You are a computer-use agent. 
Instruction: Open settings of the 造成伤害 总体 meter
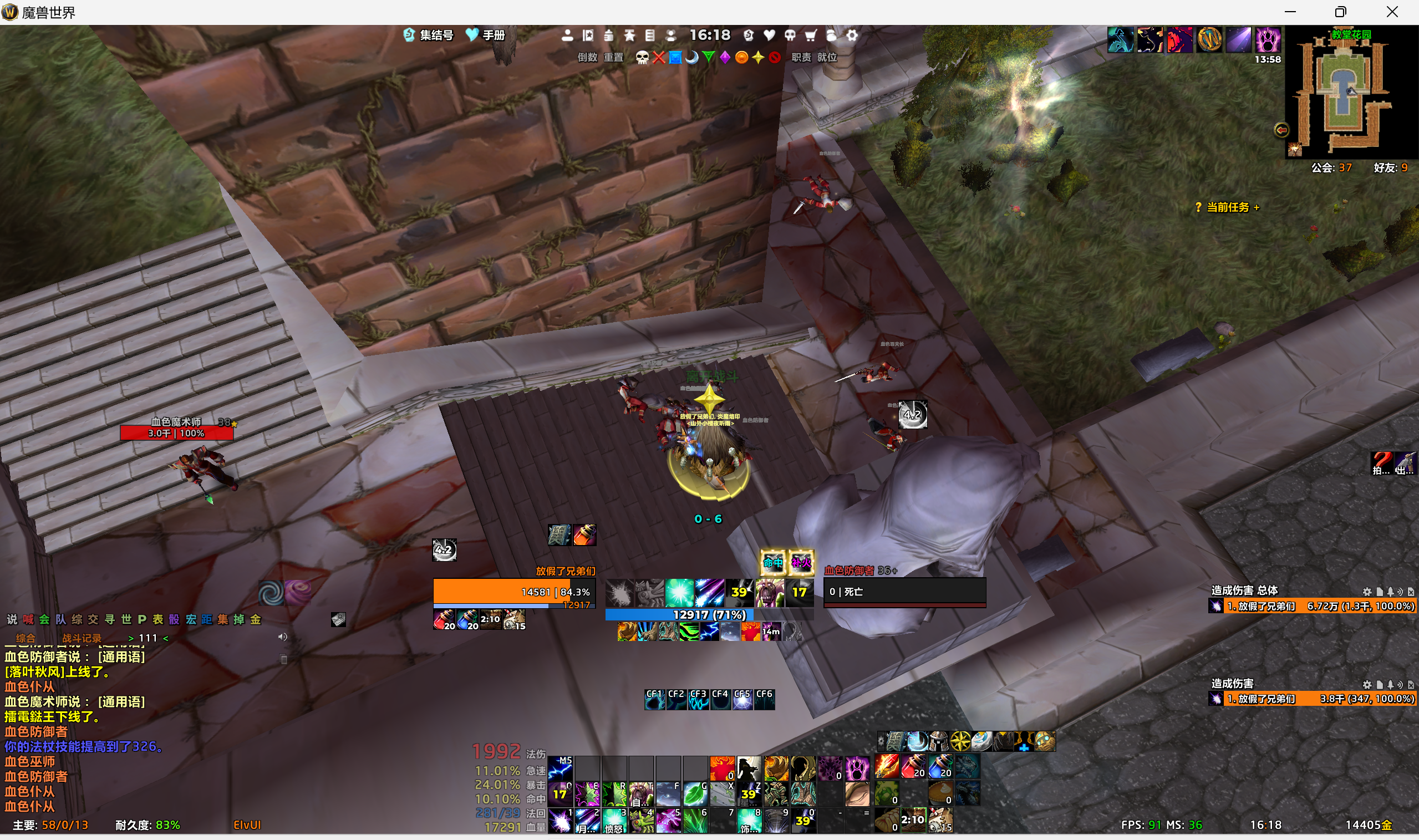[1366, 592]
